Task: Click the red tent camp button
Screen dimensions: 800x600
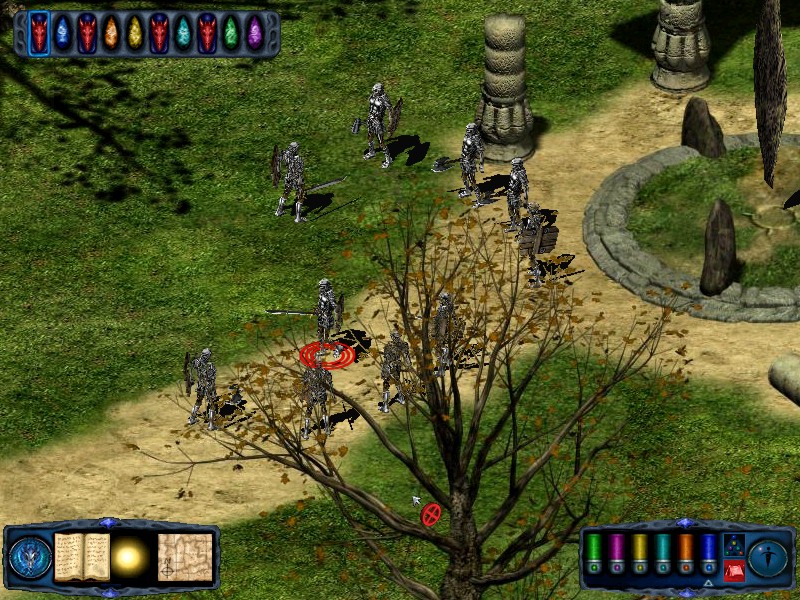Action: [733, 570]
